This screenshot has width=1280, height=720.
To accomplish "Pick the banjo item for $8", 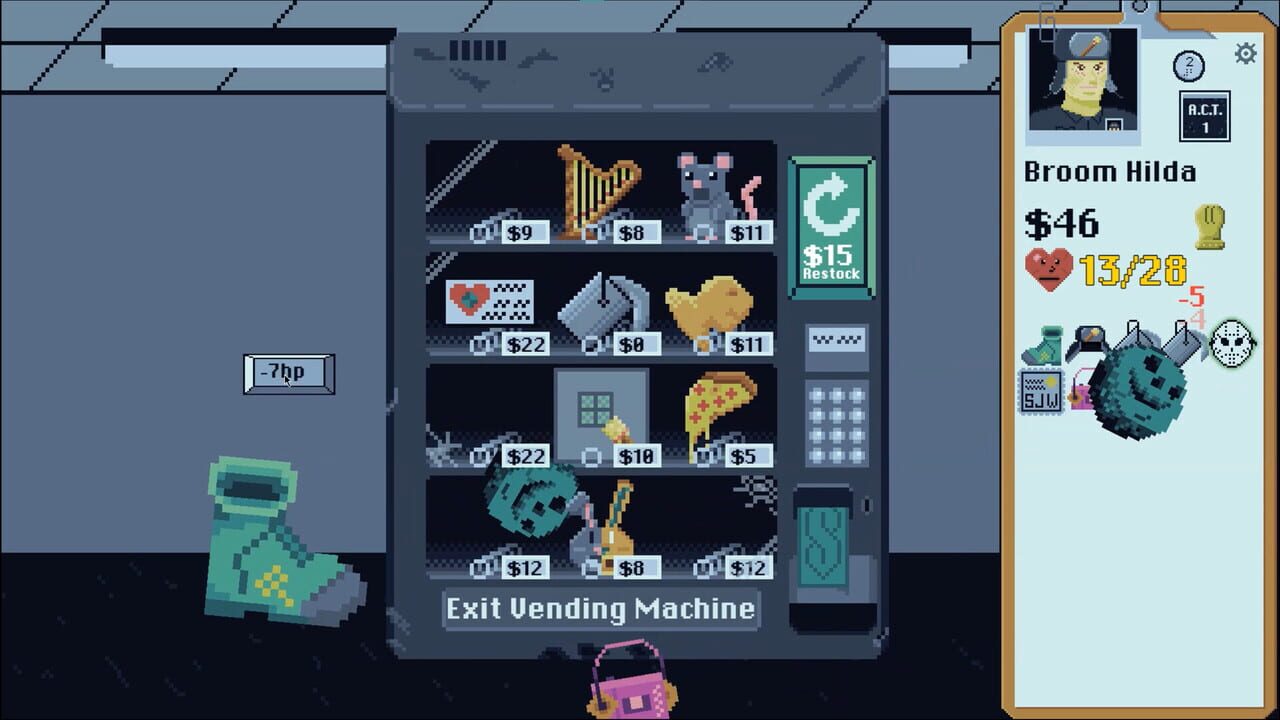I will point(615,525).
